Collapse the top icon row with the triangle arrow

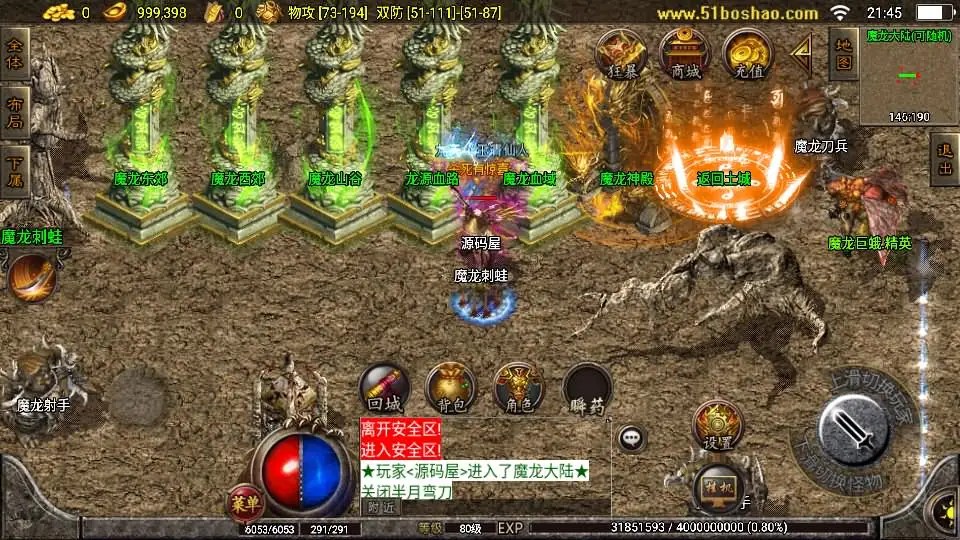801,56
